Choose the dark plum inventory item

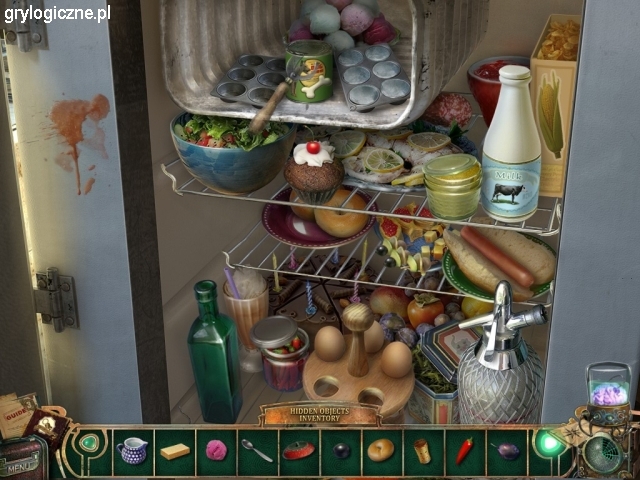pyautogui.click(x=341, y=451)
